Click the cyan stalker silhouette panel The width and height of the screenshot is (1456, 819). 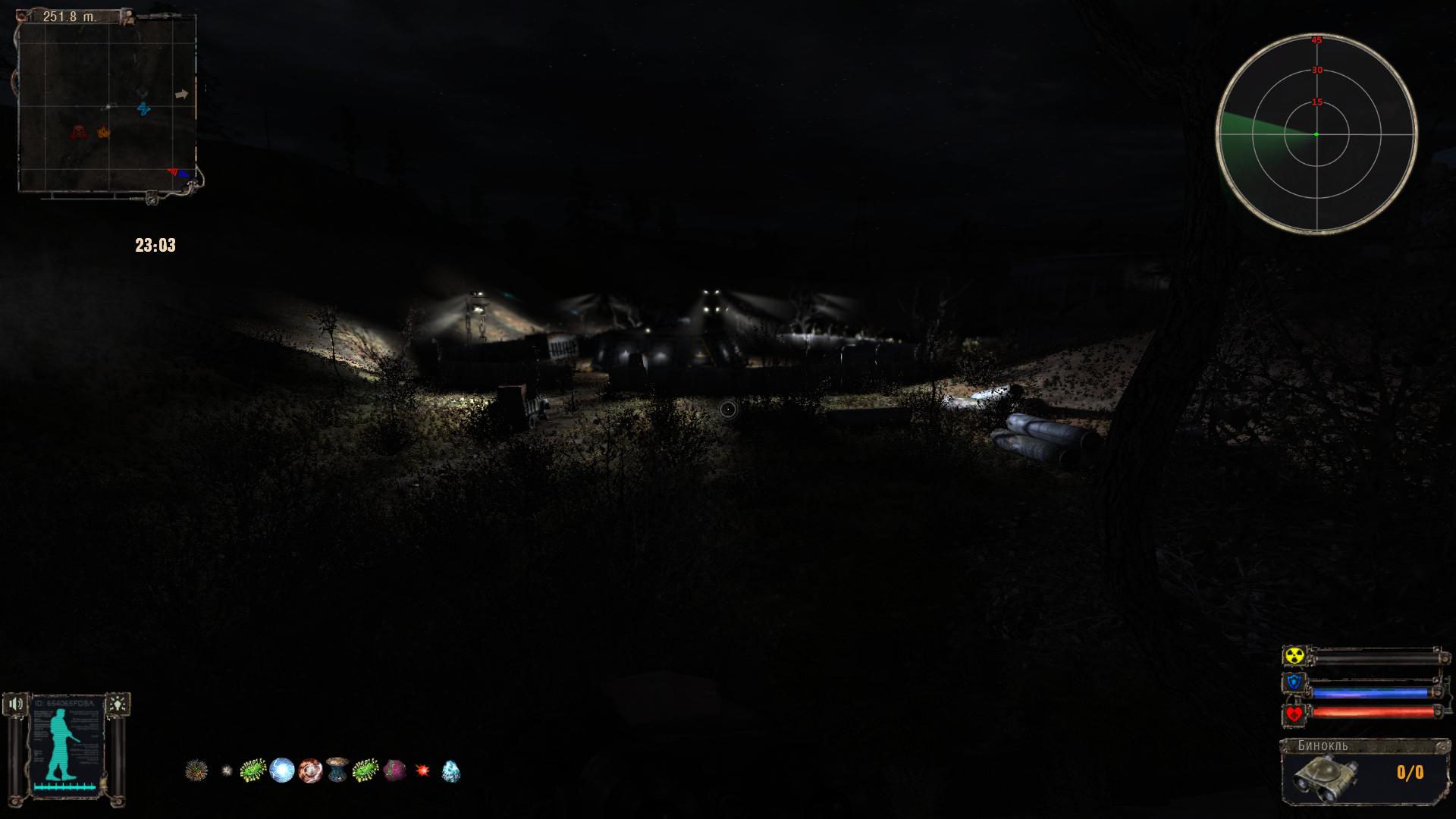pos(66,747)
